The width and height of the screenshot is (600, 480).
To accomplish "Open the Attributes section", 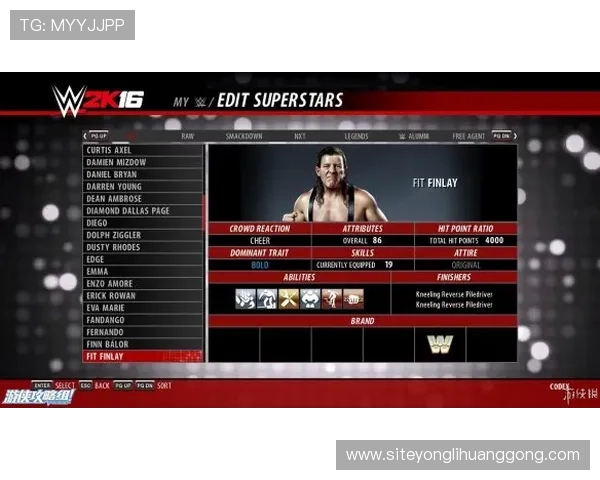I will tap(362, 229).
